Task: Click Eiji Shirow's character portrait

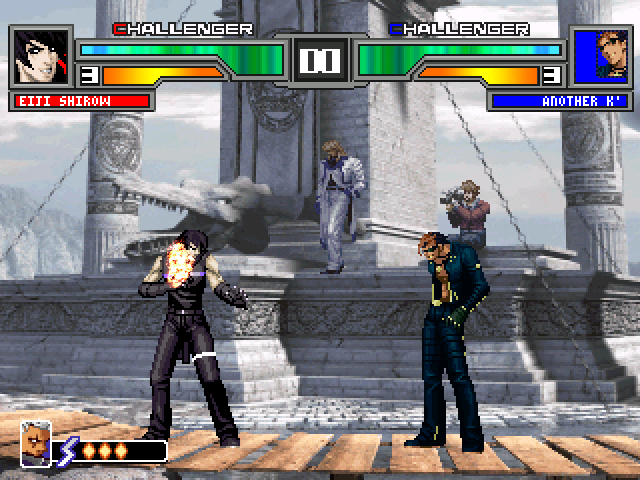Action: (43, 56)
